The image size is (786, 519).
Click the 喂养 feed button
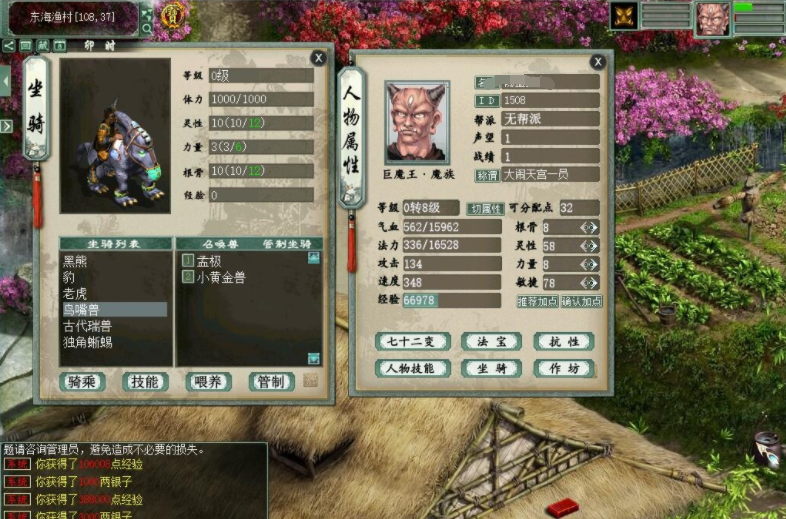[209, 381]
